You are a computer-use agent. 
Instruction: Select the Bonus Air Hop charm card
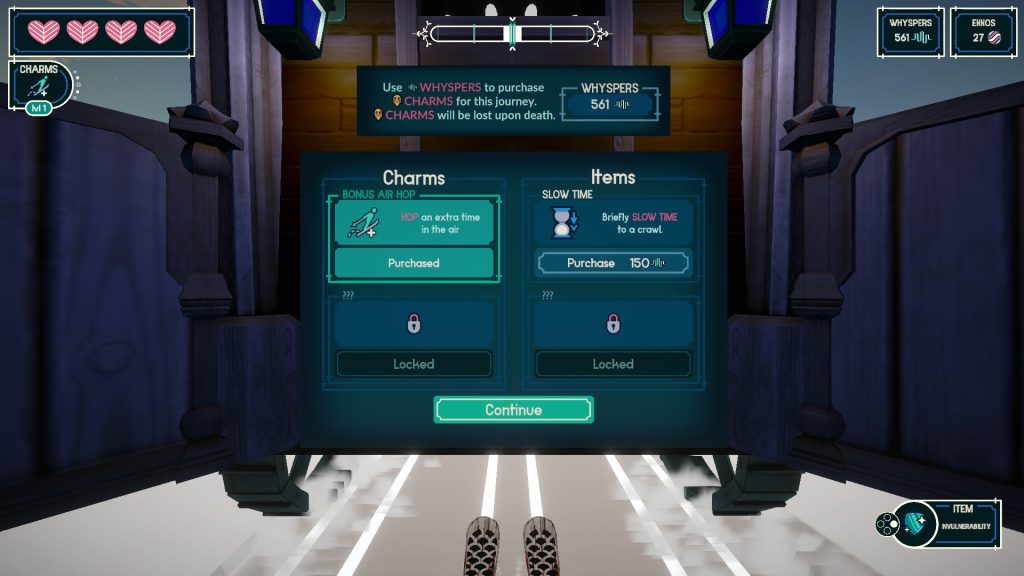[x=413, y=222]
